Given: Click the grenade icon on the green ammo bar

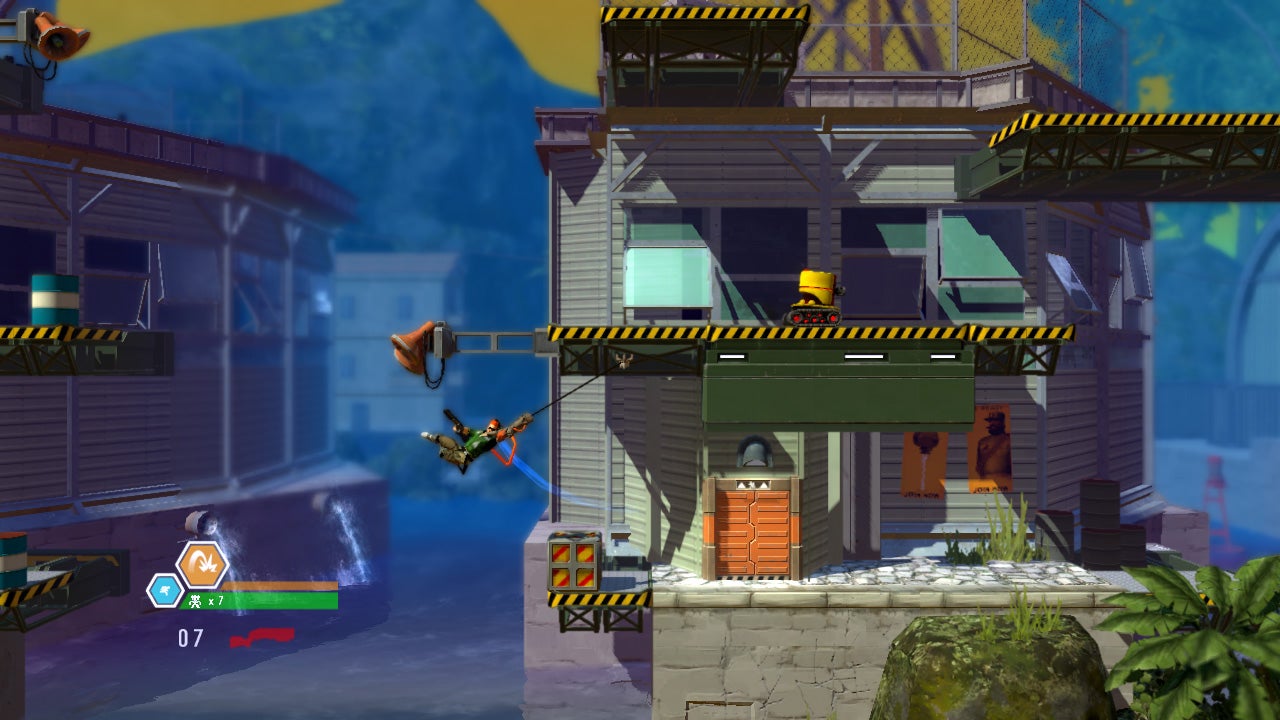Looking at the screenshot, I should pos(197,598).
